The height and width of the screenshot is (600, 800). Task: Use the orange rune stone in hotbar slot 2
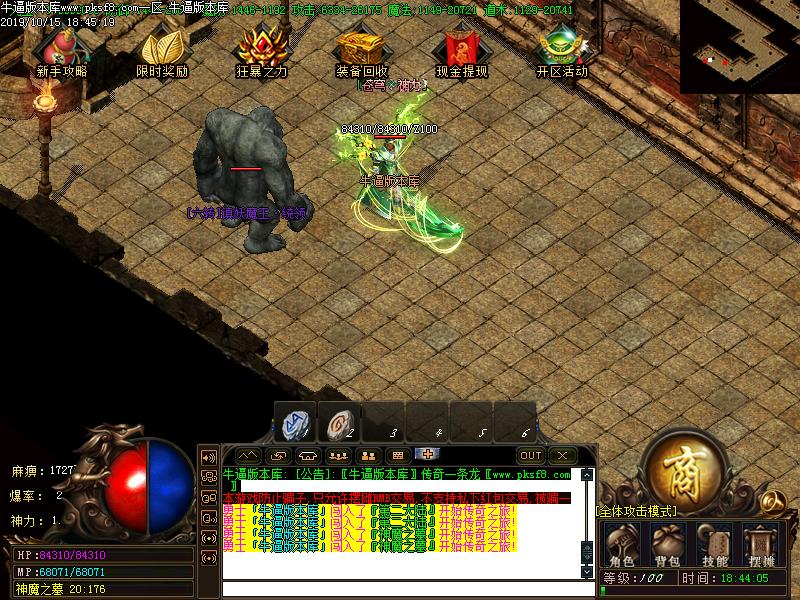[x=340, y=423]
